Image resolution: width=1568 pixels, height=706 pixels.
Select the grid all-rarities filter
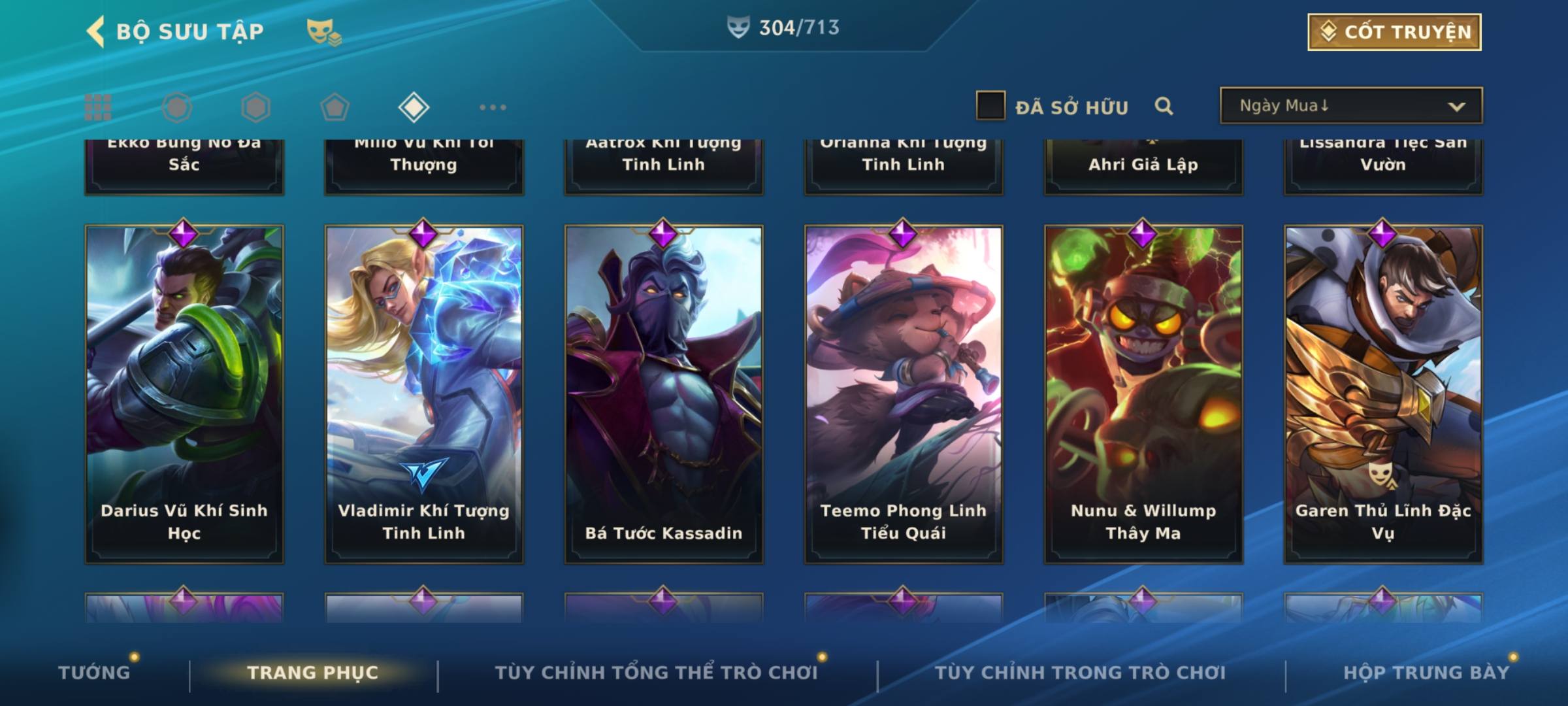tap(98, 107)
